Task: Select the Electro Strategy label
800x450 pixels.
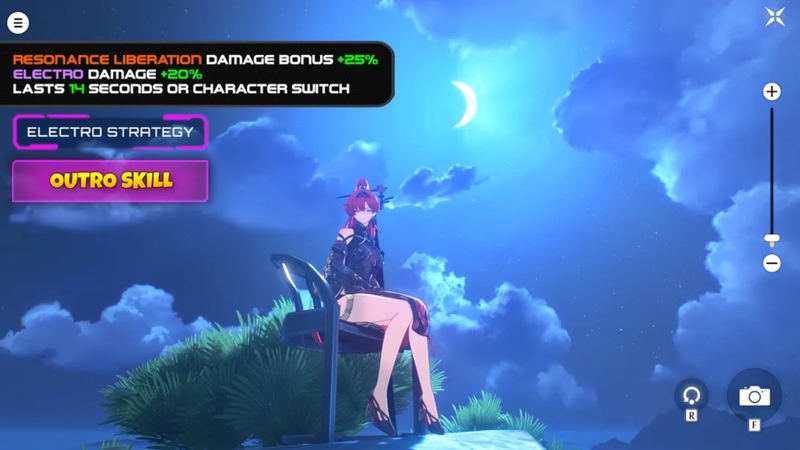Action: click(110, 132)
